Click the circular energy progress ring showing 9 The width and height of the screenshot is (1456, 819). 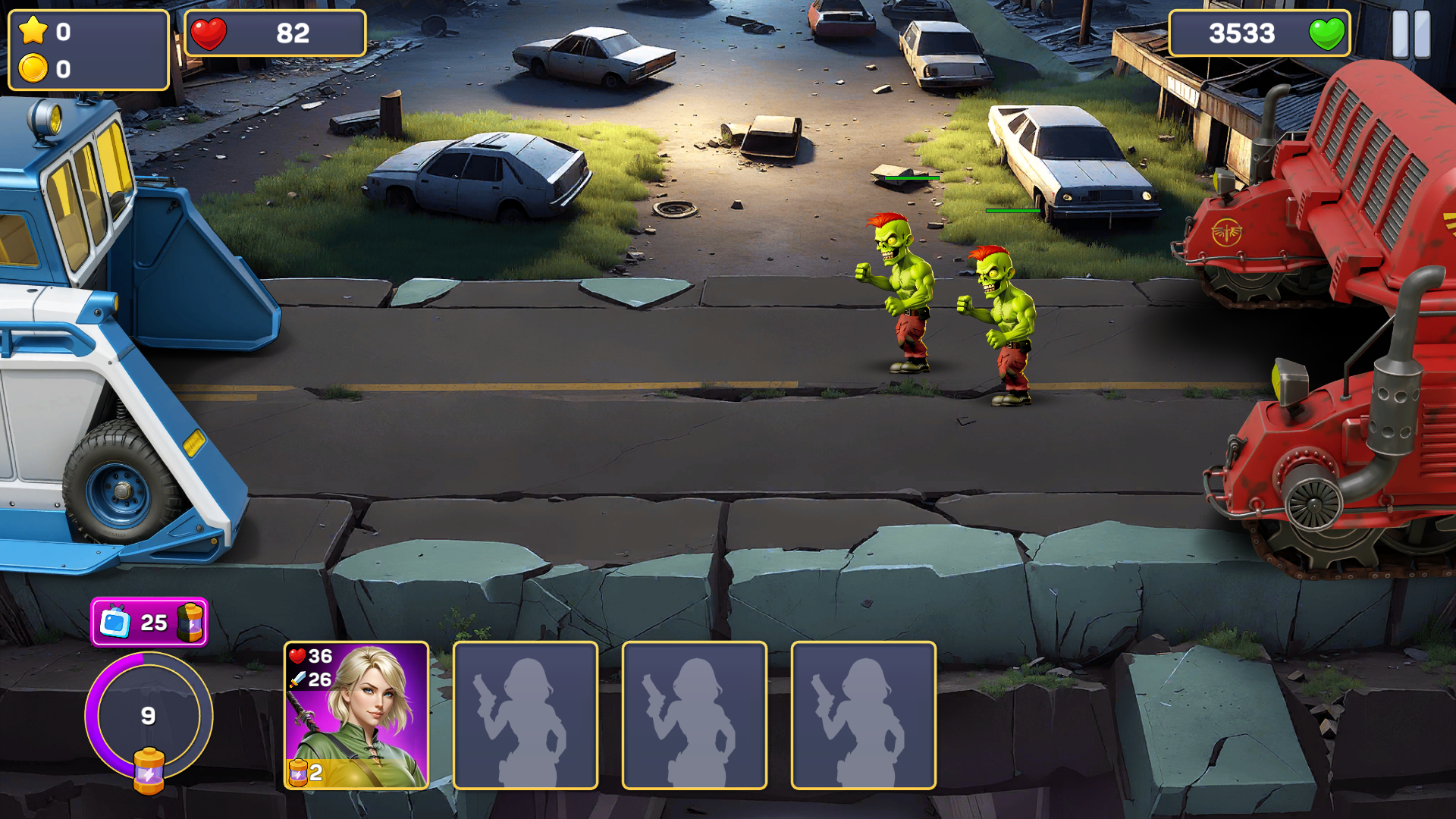pos(149,717)
